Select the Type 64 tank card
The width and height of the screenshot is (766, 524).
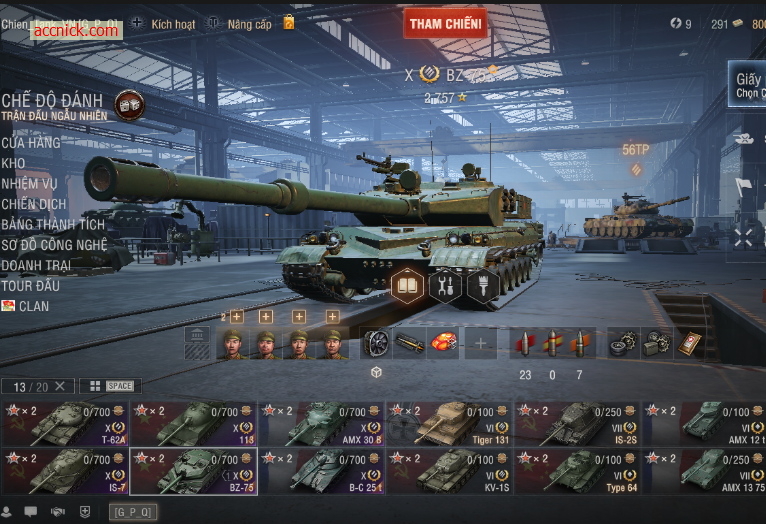click(x=576, y=470)
